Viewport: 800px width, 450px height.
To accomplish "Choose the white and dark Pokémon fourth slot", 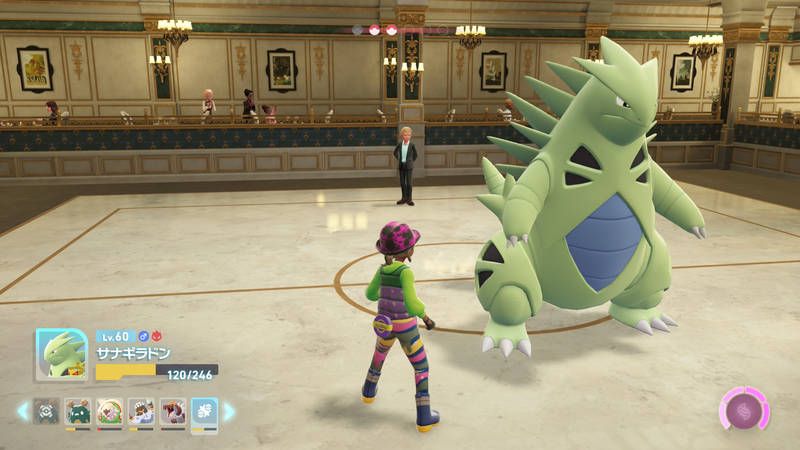I will pos(141,411).
